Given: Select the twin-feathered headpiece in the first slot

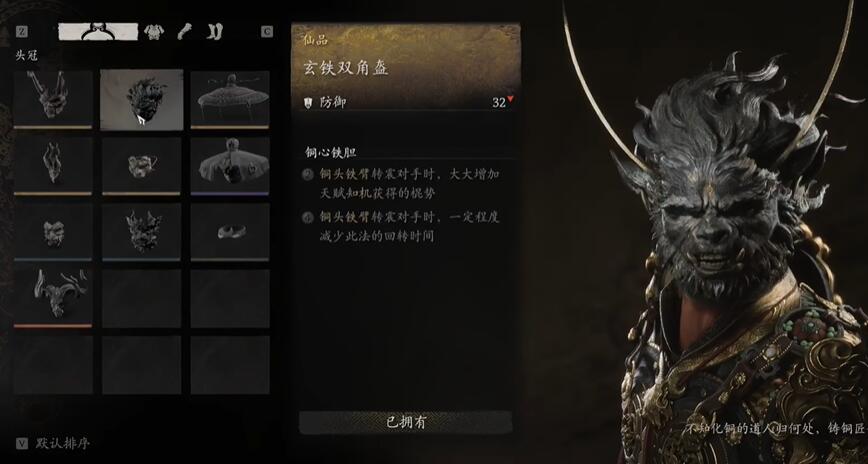Looking at the screenshot, I should 53,99.
